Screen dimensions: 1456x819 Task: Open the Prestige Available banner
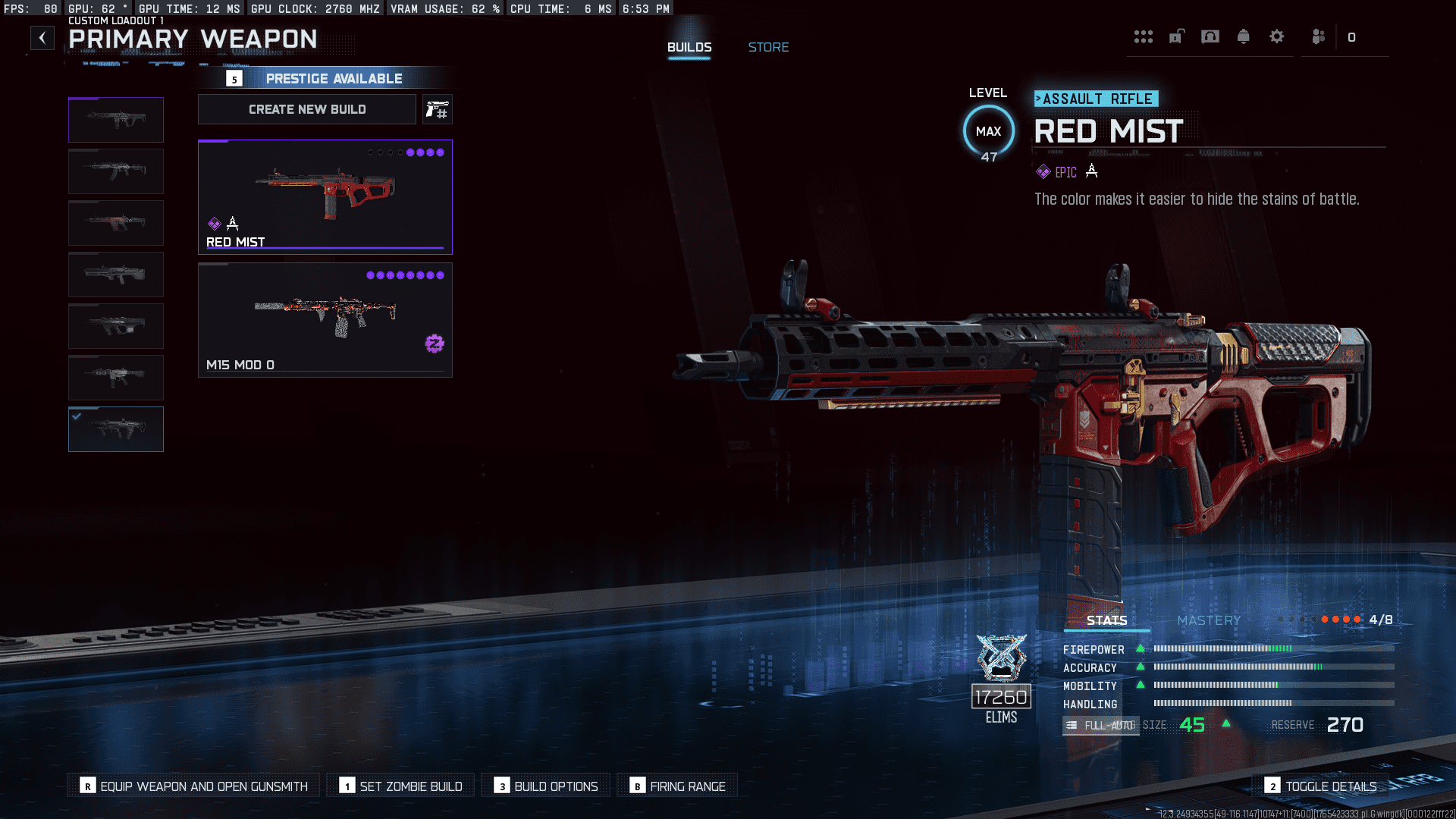pos(334,79)
